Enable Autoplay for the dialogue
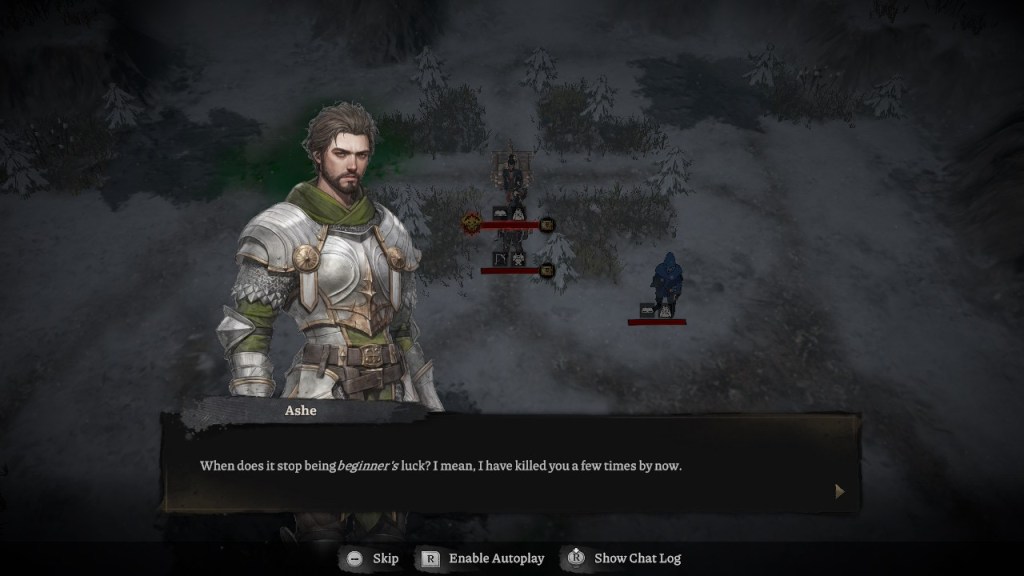 click(482, 558)
